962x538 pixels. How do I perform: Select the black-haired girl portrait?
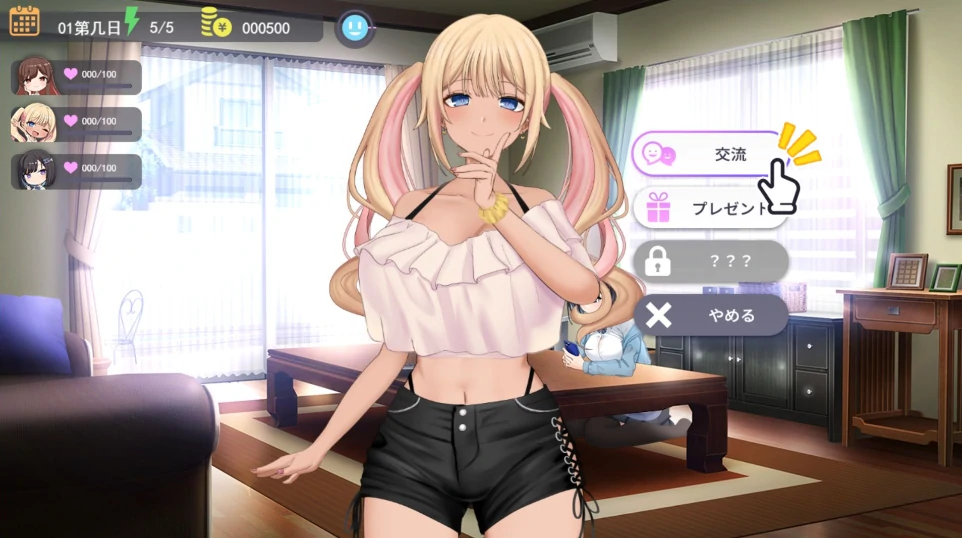coord(35,170)
